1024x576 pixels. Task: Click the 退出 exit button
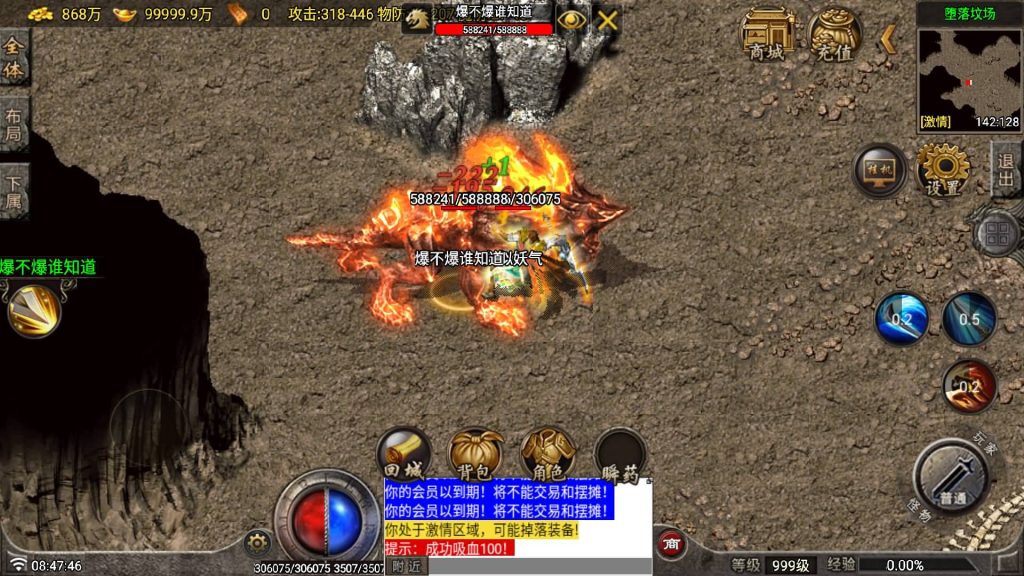(x=1006, y=169)
